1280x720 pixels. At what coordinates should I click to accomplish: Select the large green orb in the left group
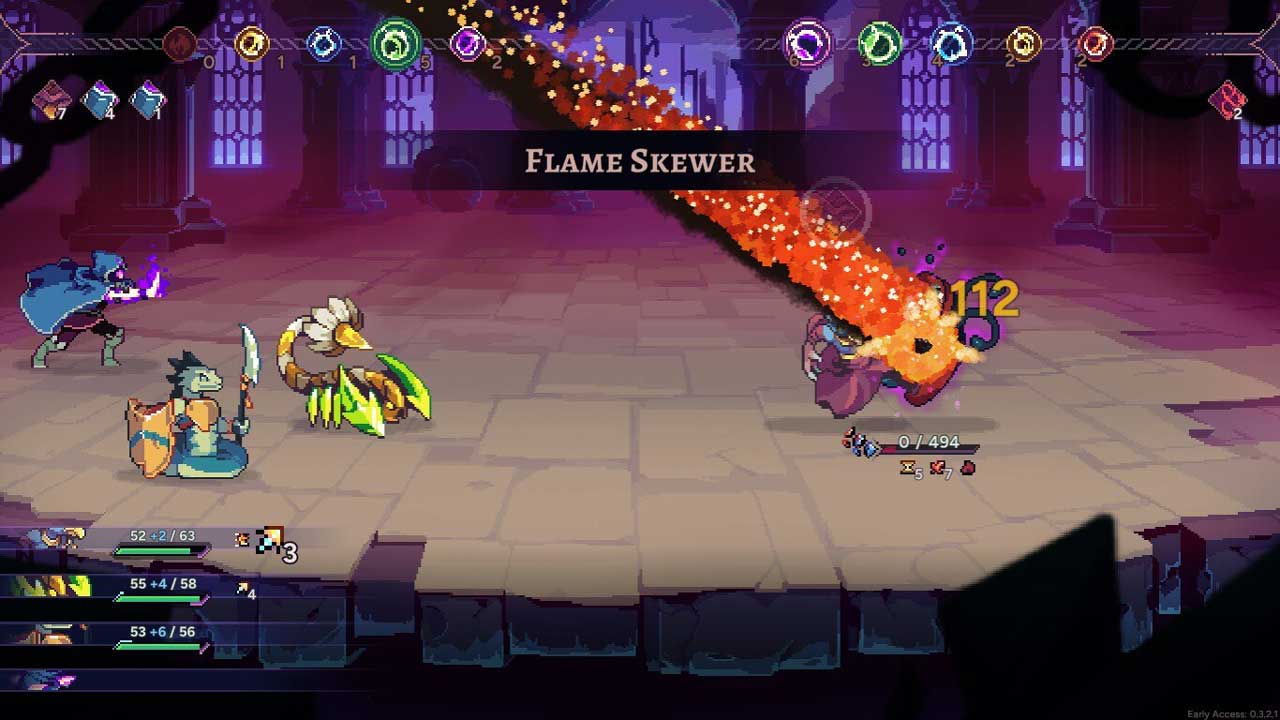tap(396, 44)
